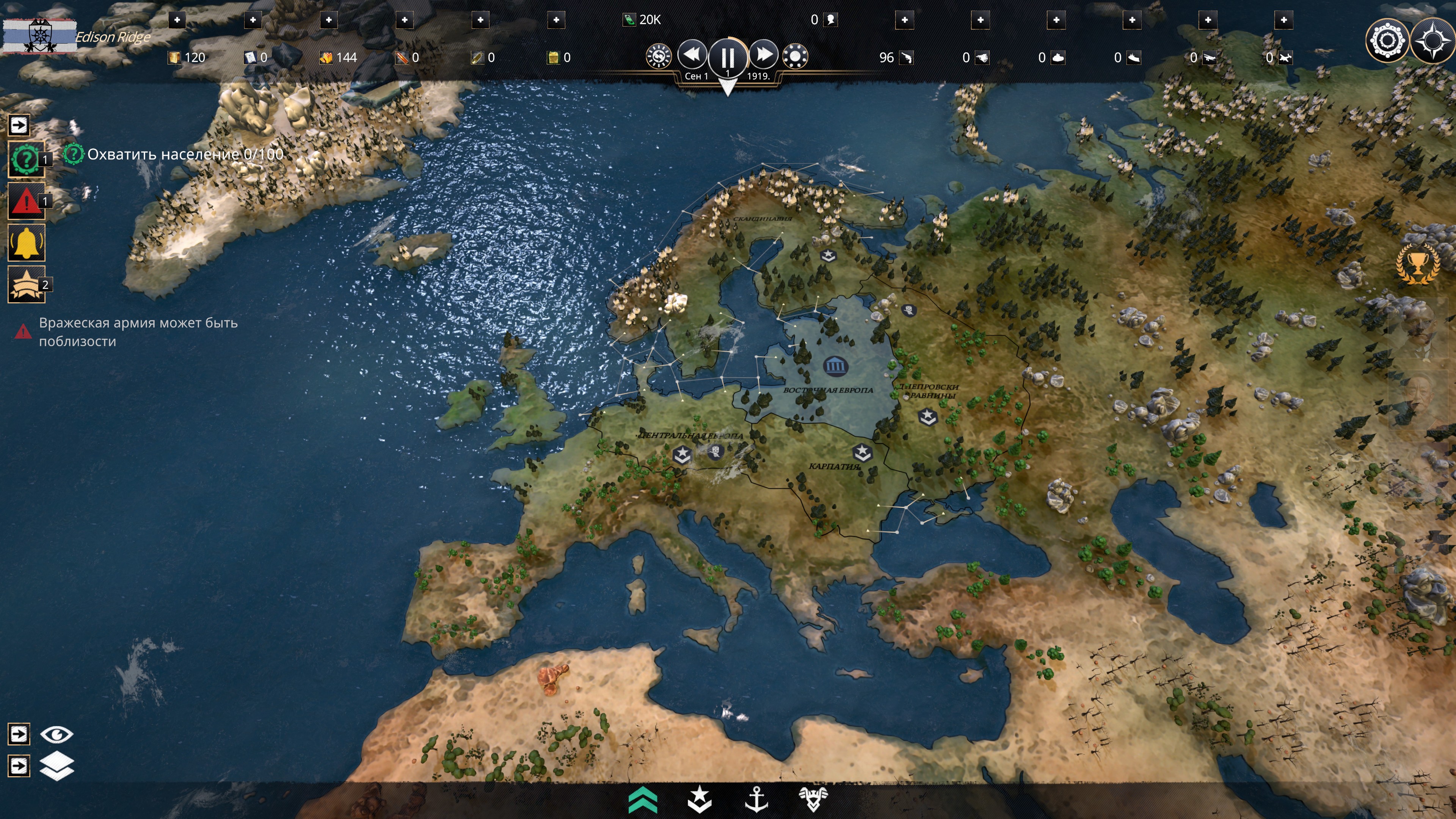Slow down game speed with rewind arrows

tap(692, 55)
